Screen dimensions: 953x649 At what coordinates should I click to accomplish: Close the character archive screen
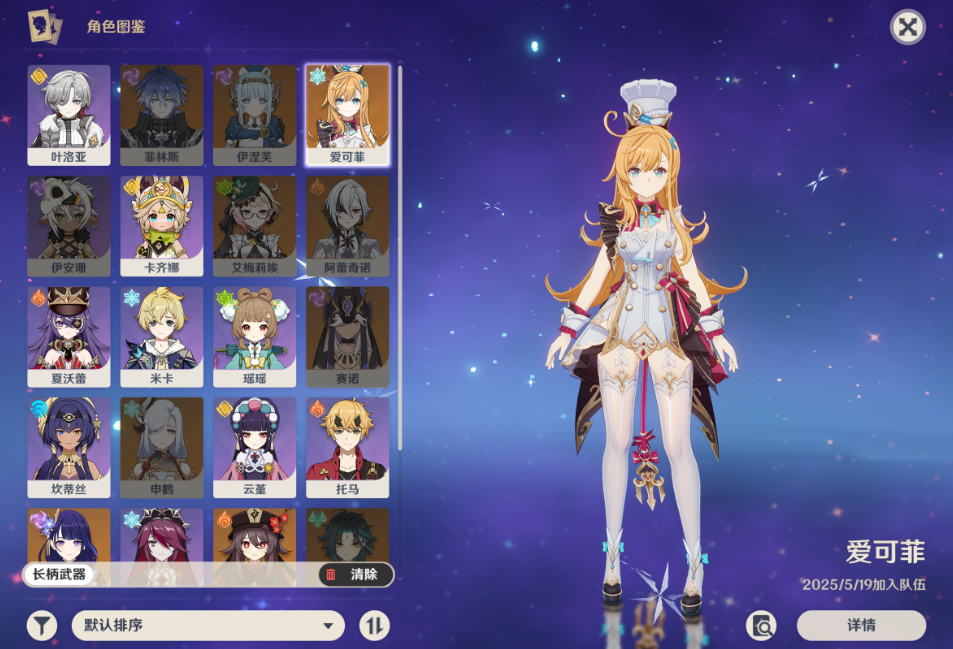[907, 27]
